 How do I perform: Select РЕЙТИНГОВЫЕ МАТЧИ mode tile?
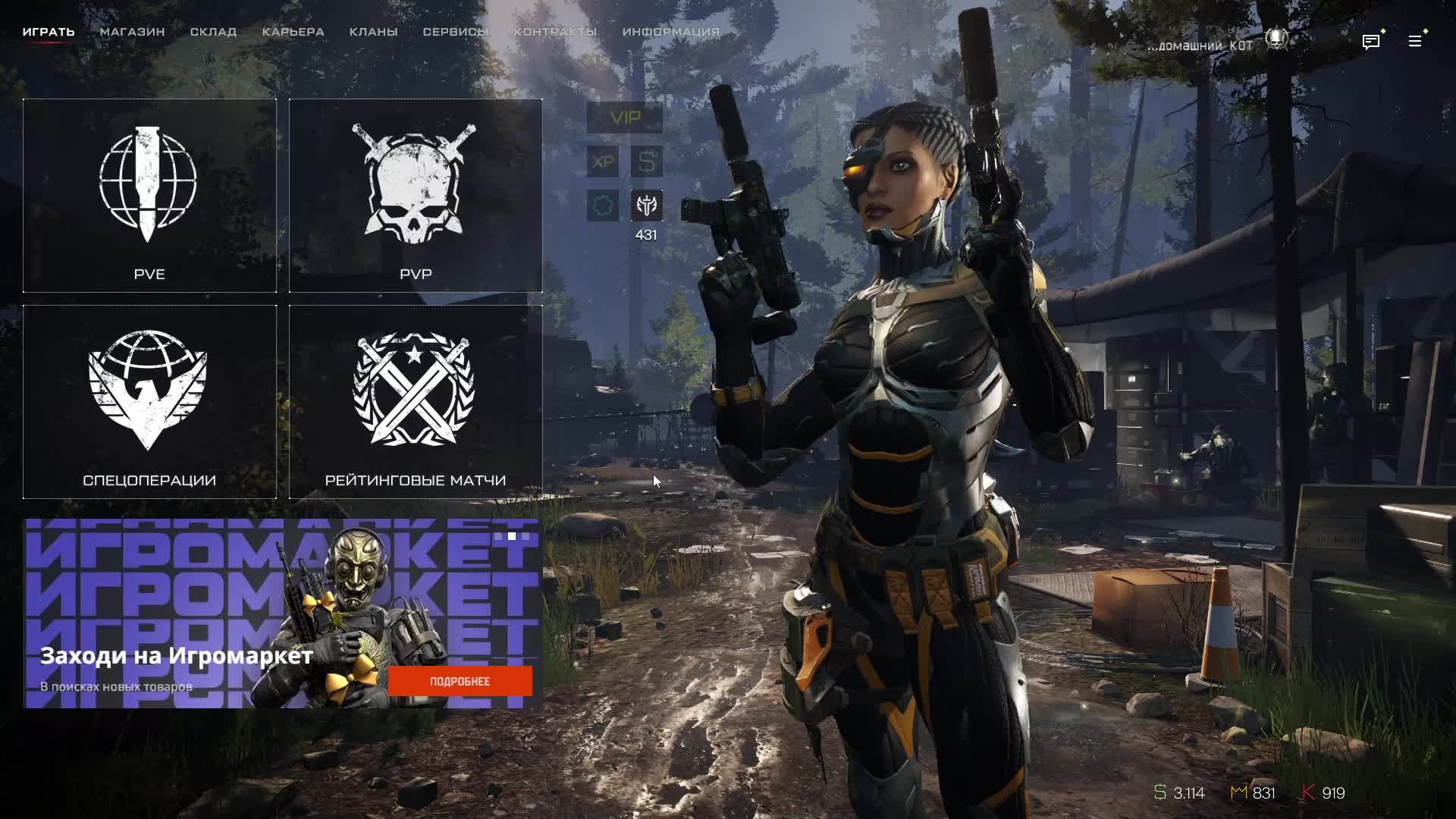(x=416, y=402)
